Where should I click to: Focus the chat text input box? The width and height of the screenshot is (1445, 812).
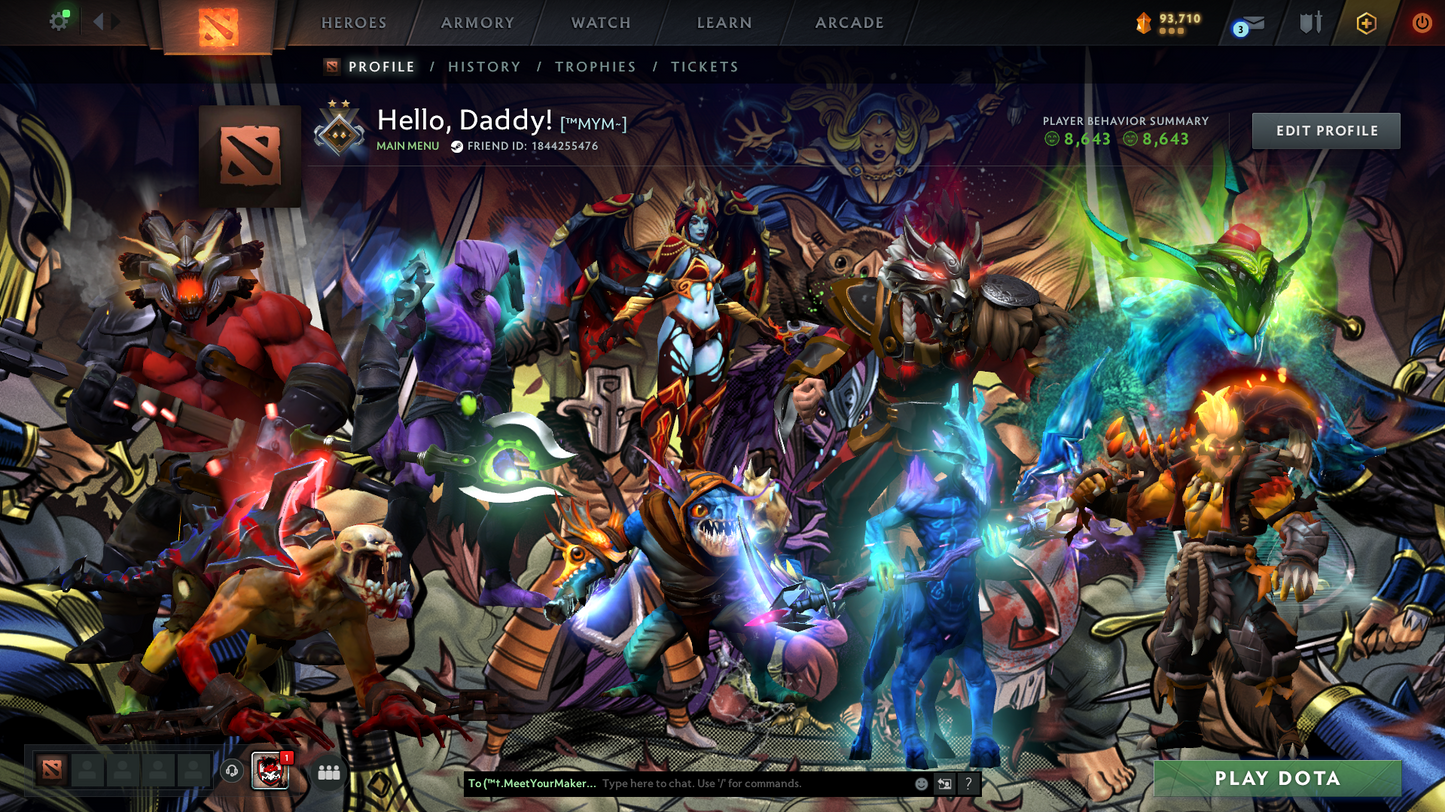[750, 784]
